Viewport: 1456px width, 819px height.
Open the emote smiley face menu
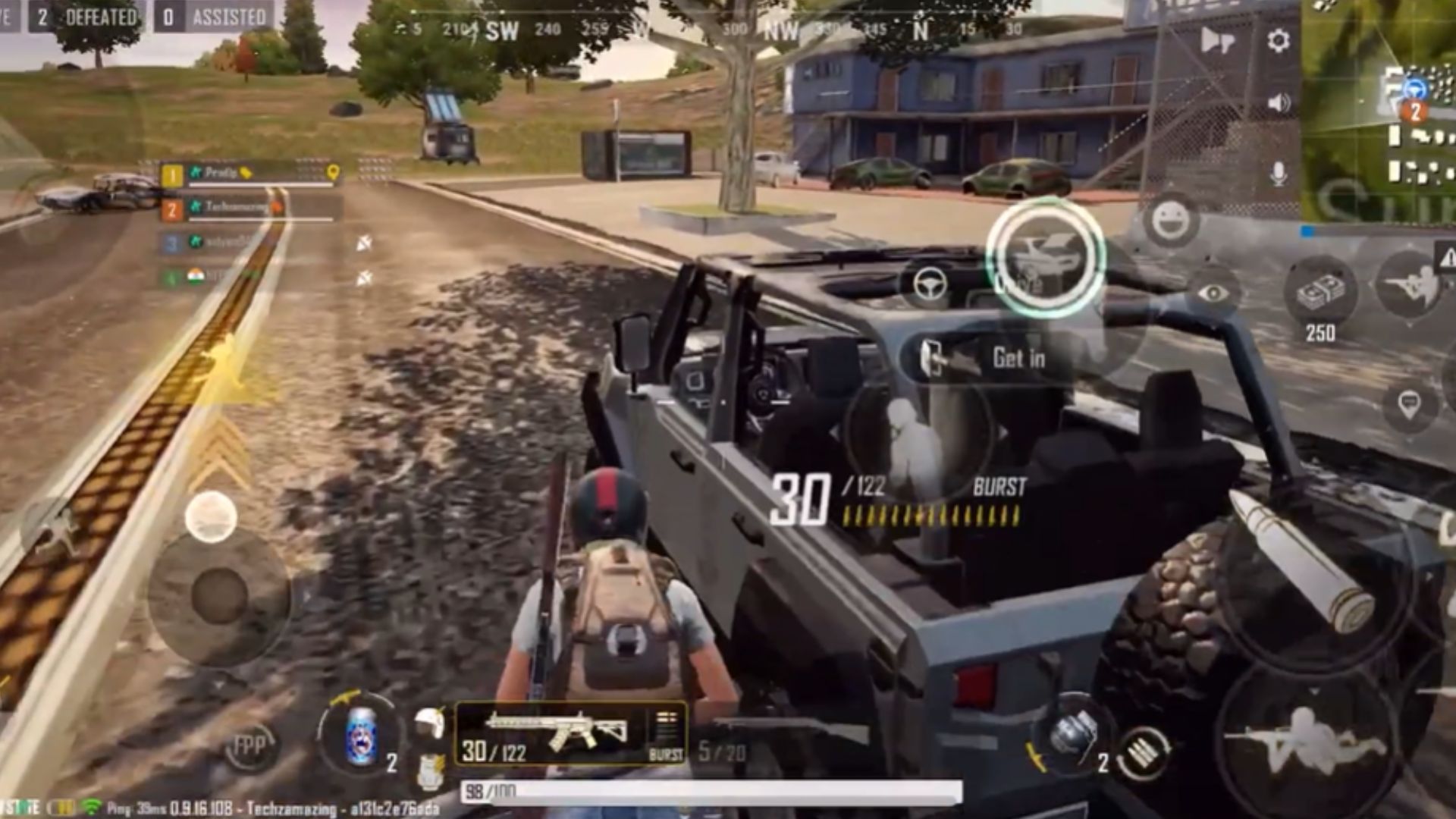pos(1171,221)
